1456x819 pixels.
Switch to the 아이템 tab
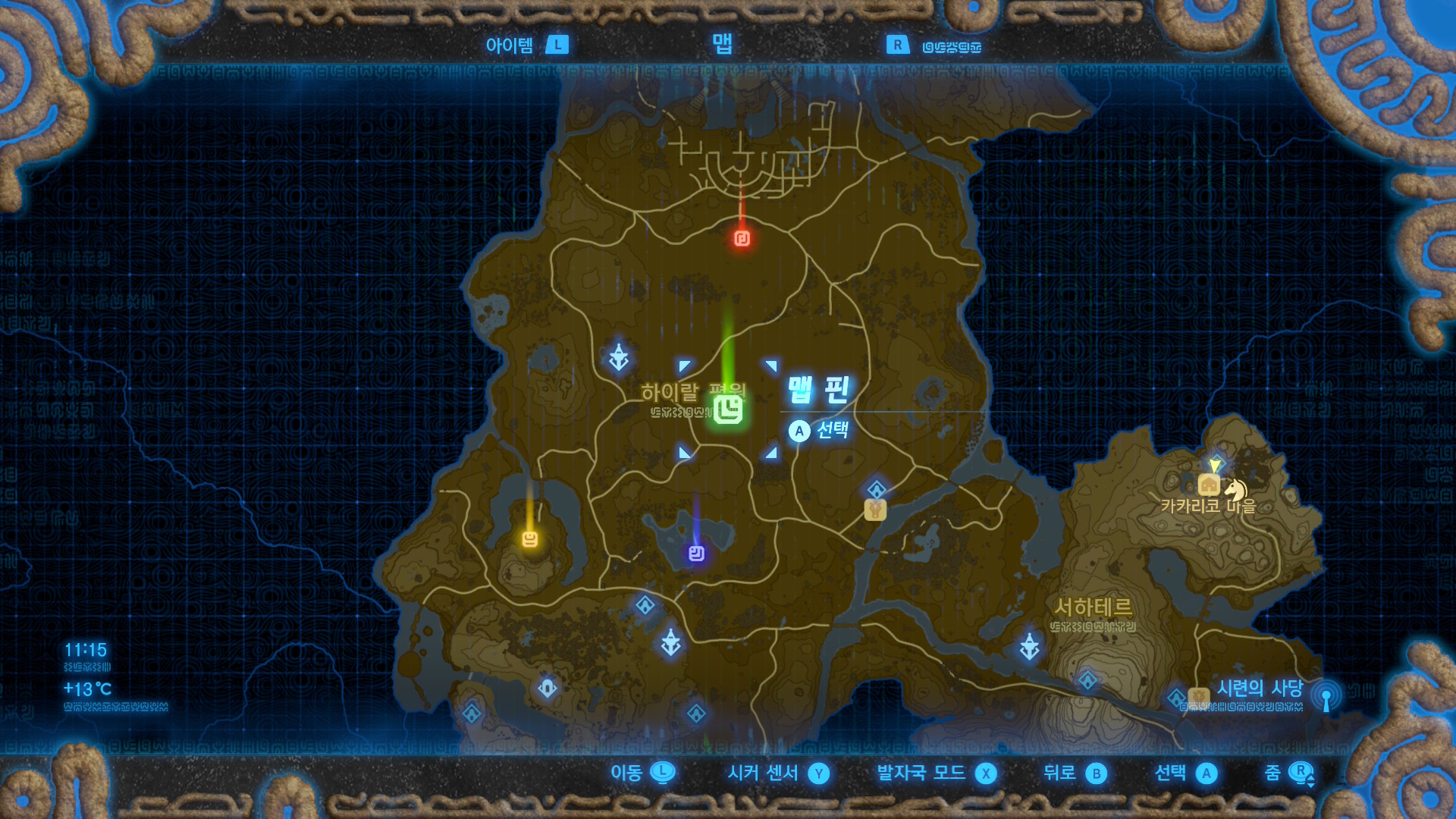(x=510, y=45)
